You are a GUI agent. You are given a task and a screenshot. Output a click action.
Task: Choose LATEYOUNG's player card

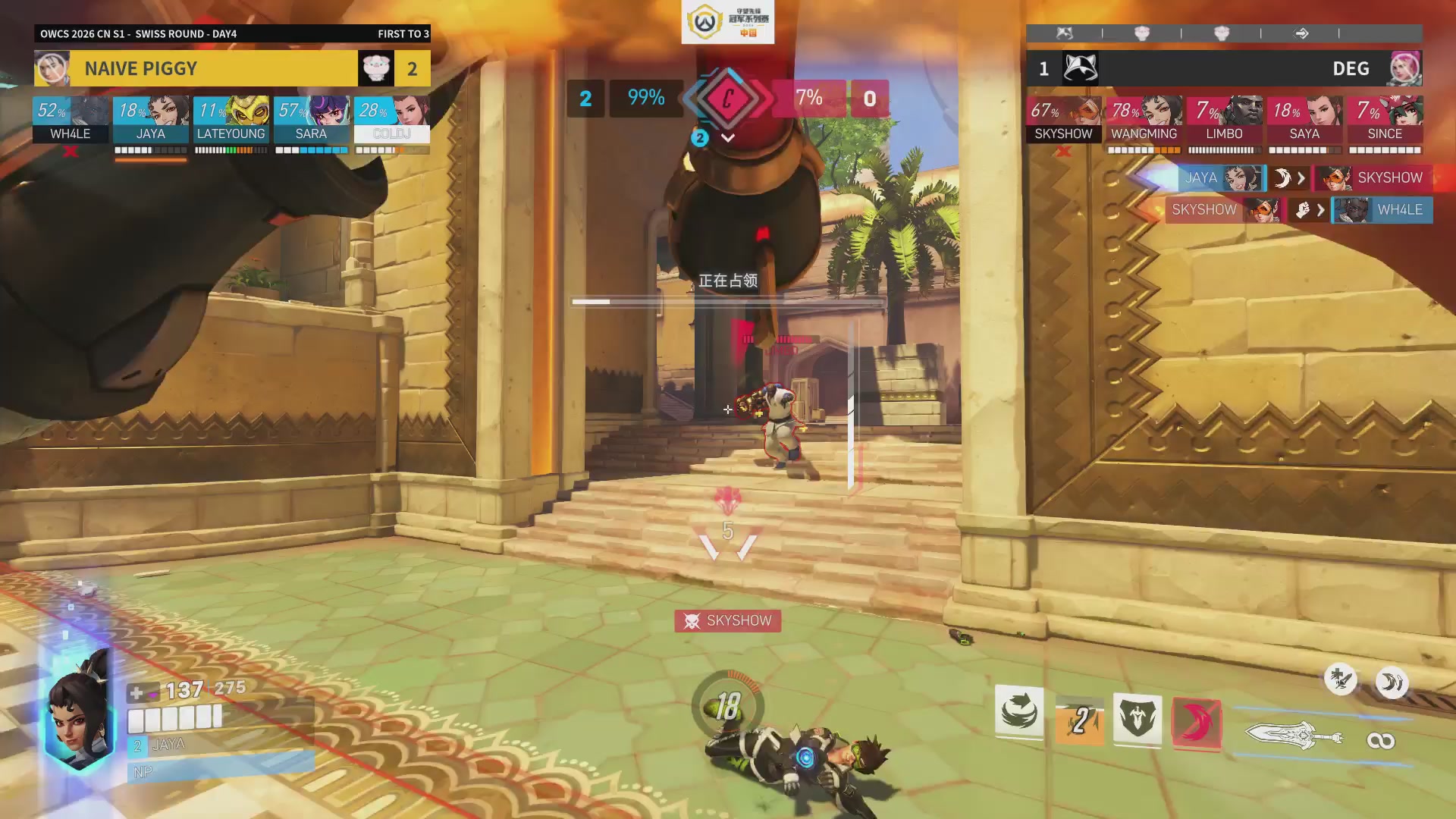[231, 119]
